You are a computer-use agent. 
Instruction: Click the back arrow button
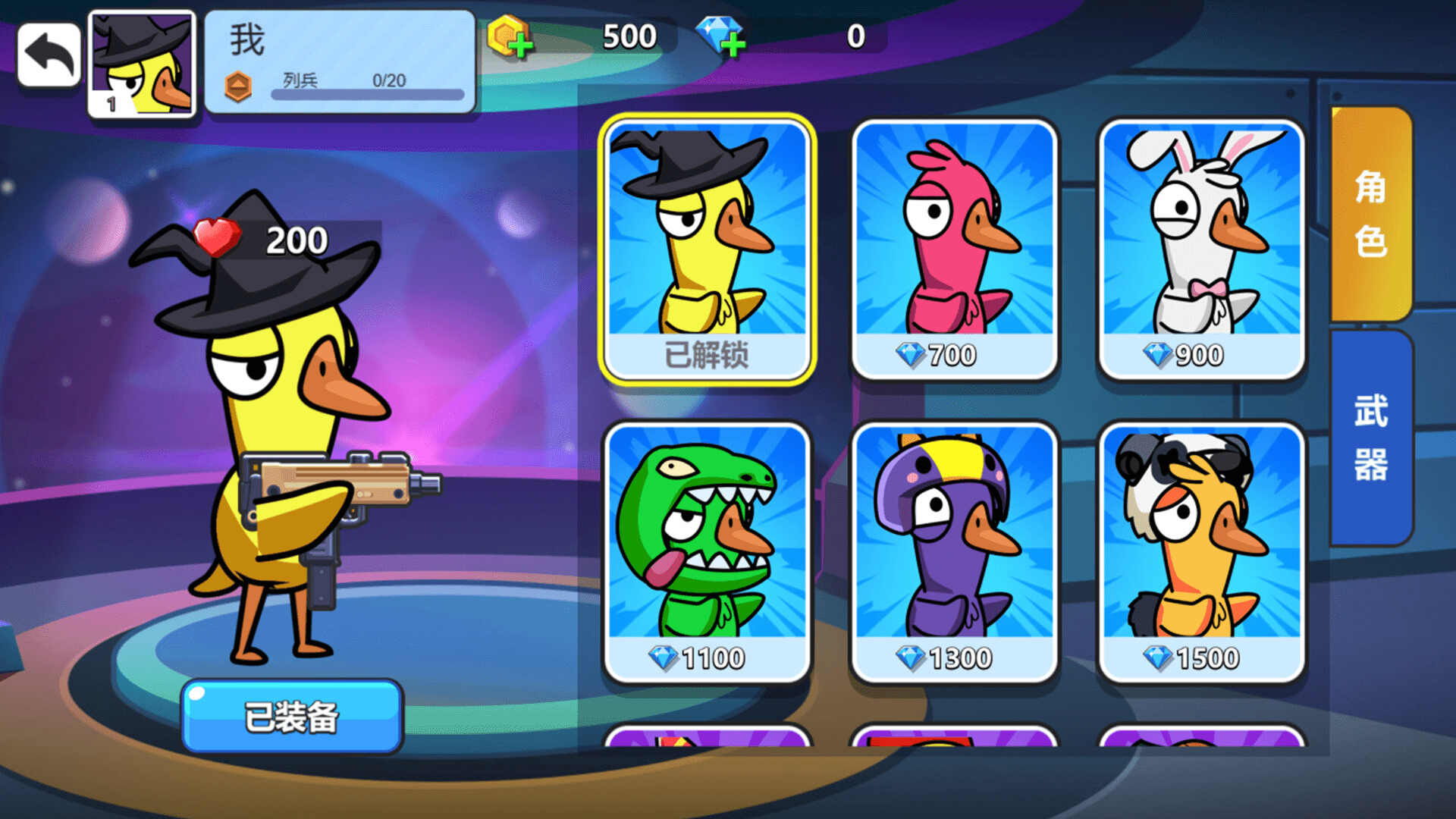click(x=49, y=55)
